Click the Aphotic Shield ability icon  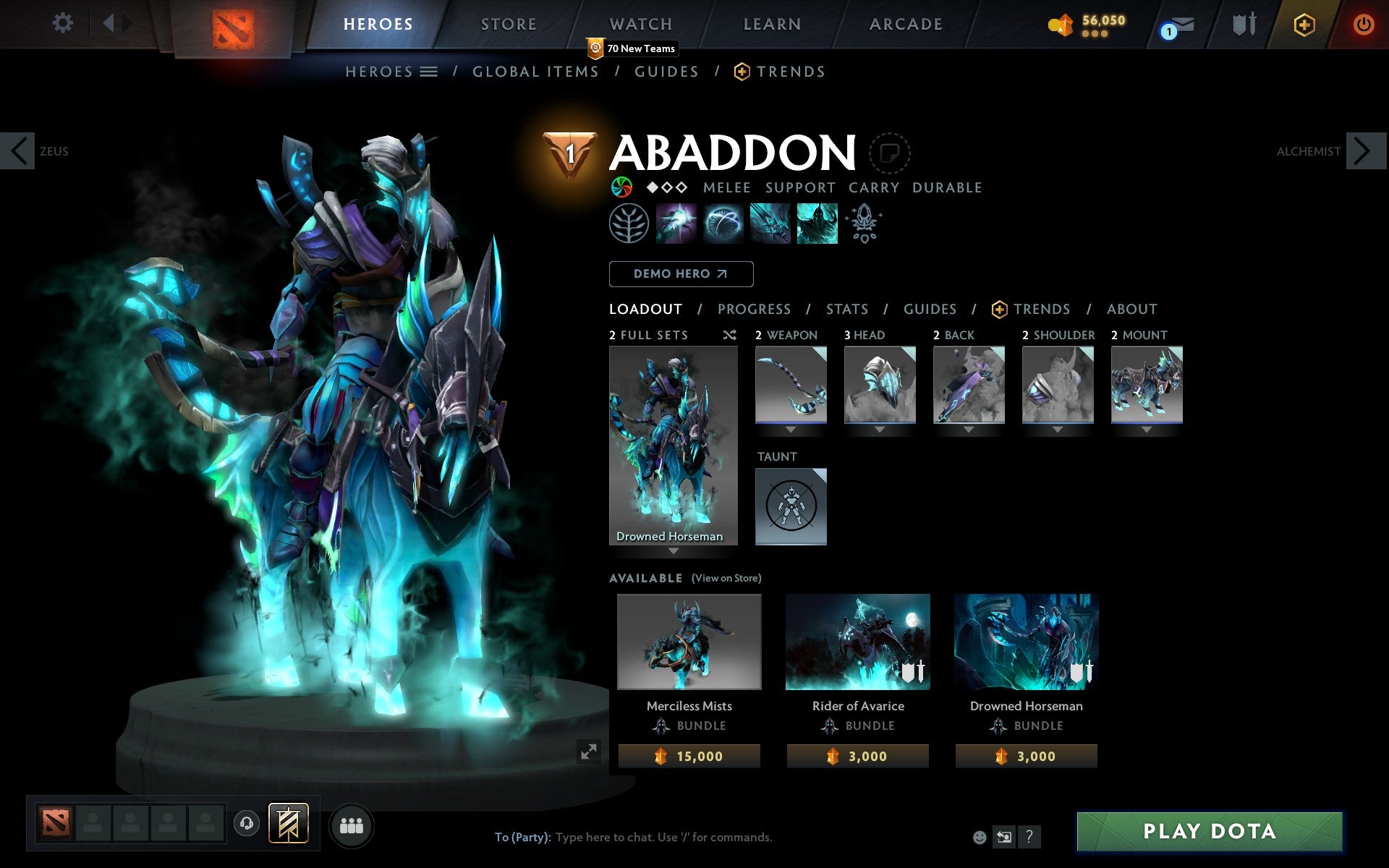coord(723,224)
